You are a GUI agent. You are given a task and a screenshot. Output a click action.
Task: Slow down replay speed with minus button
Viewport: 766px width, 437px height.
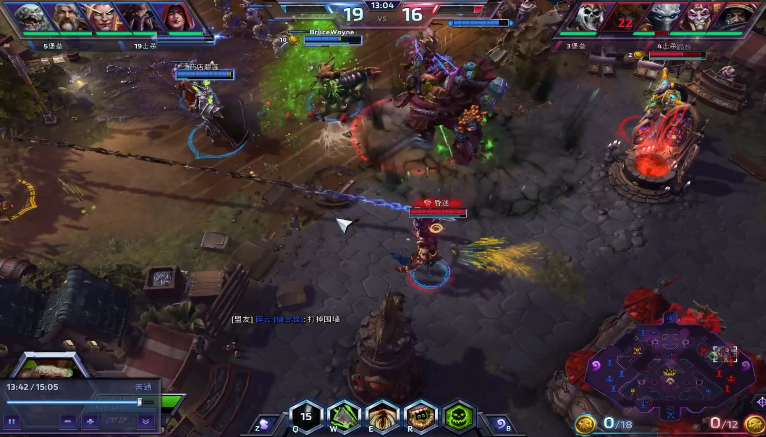tap(67, 421)
